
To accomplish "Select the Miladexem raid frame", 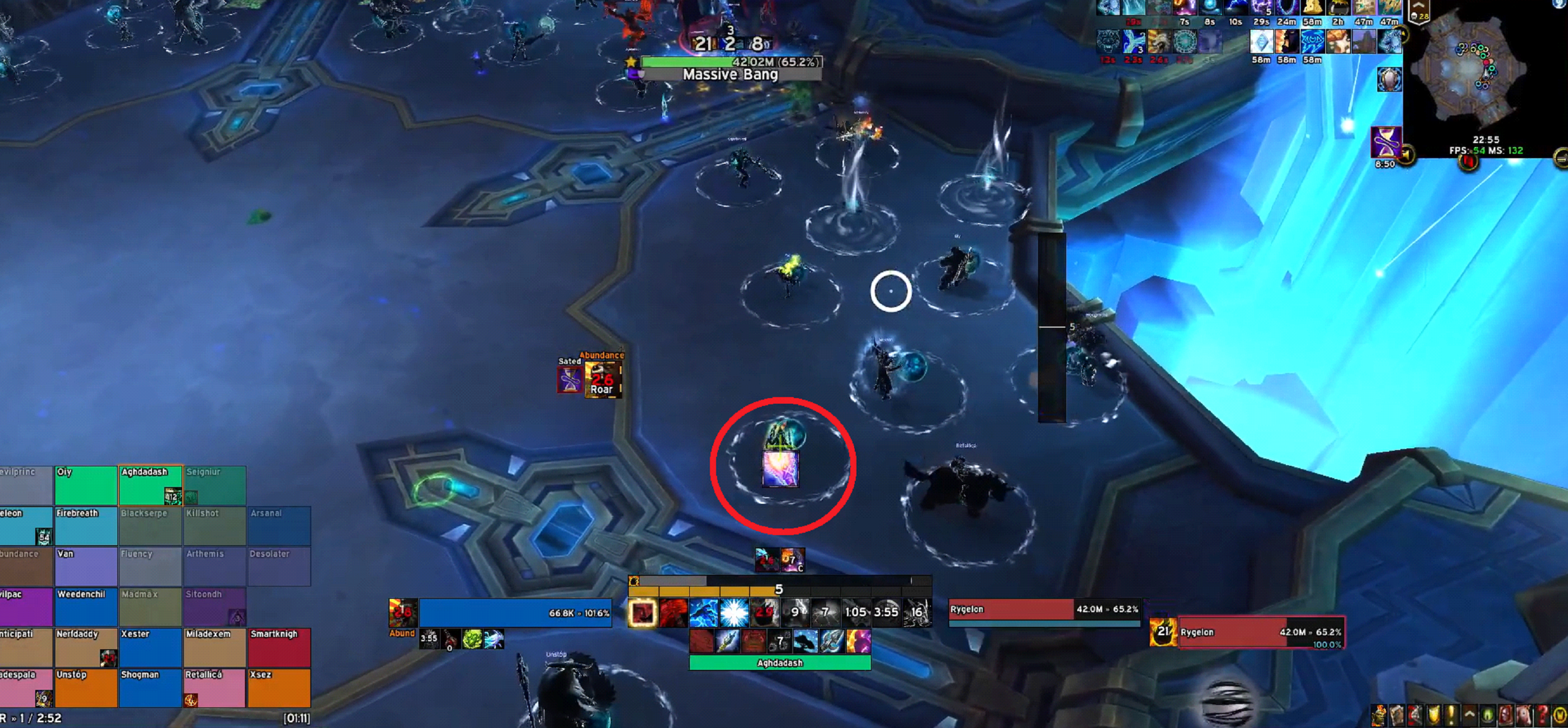I will pos(214,647).
